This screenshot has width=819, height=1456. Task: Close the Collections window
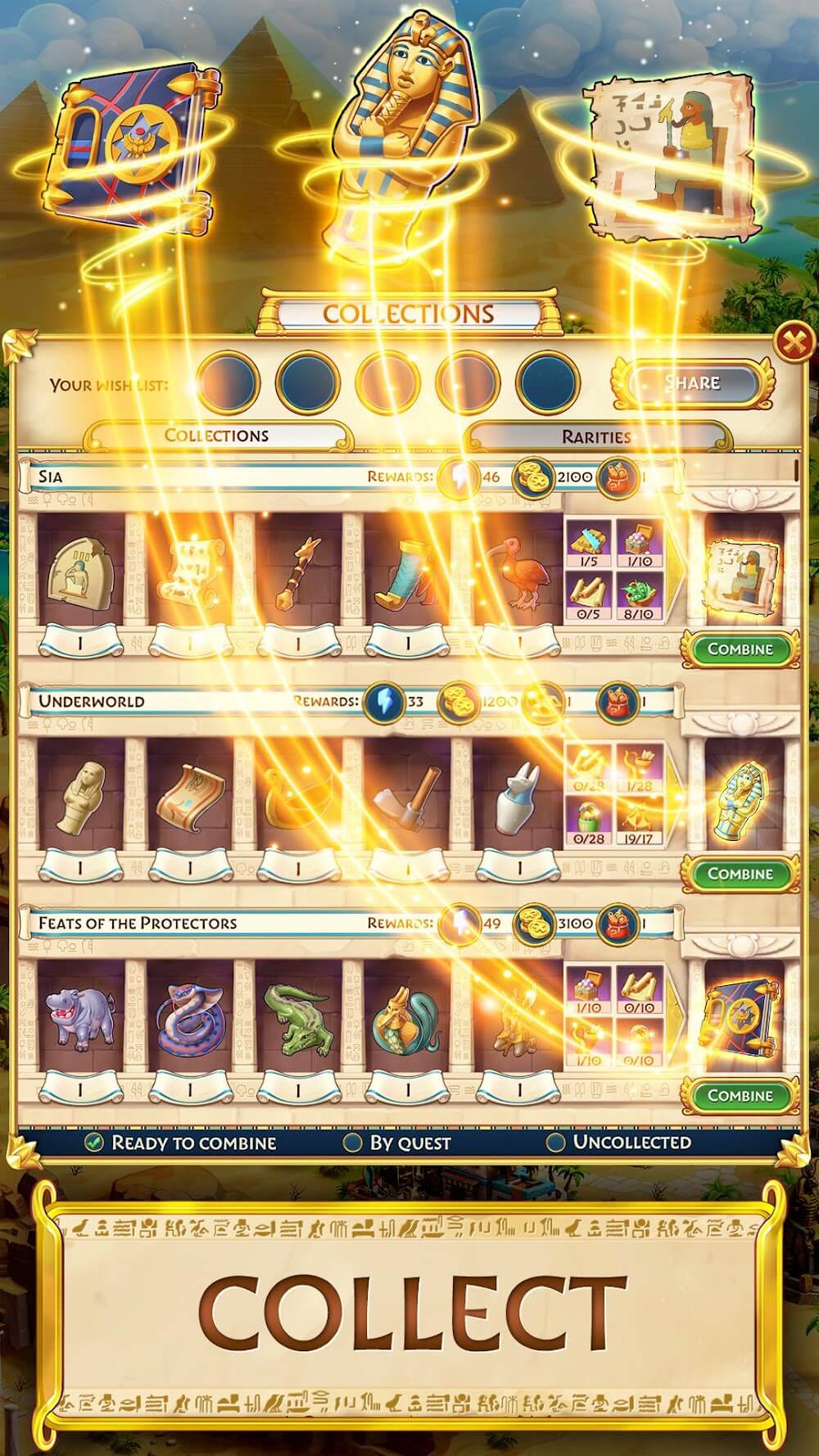point(793,342)
